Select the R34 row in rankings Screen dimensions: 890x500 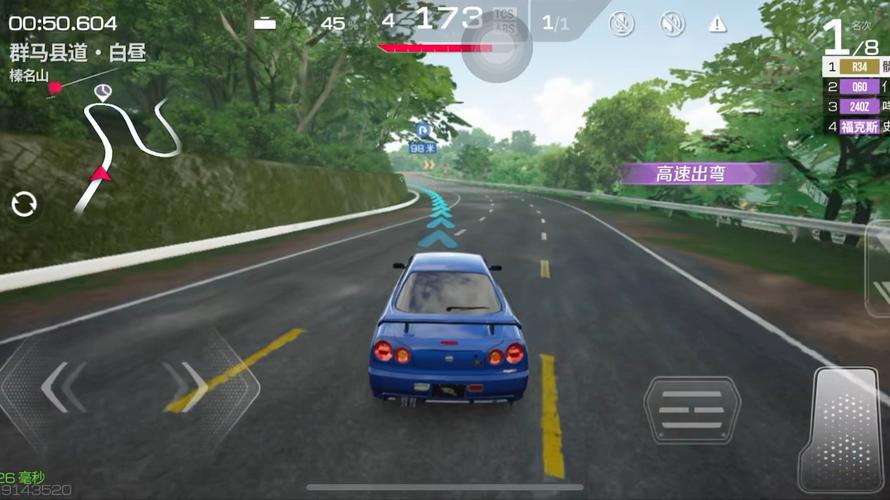856,67
